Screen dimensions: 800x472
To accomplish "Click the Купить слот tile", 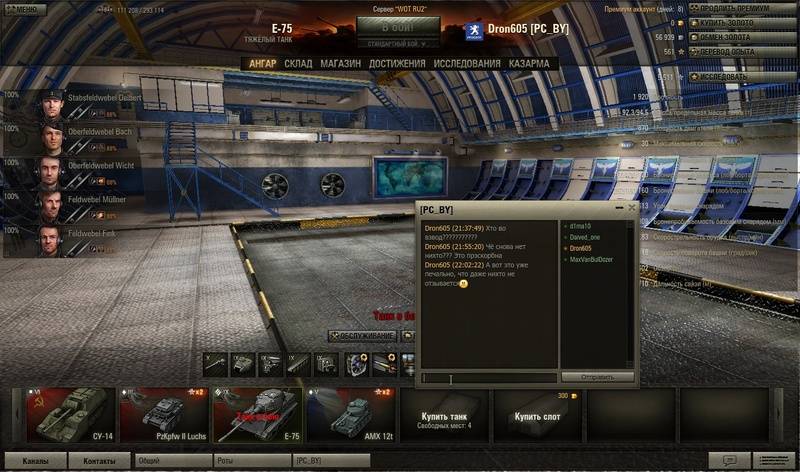I will [x=539, y=415].
